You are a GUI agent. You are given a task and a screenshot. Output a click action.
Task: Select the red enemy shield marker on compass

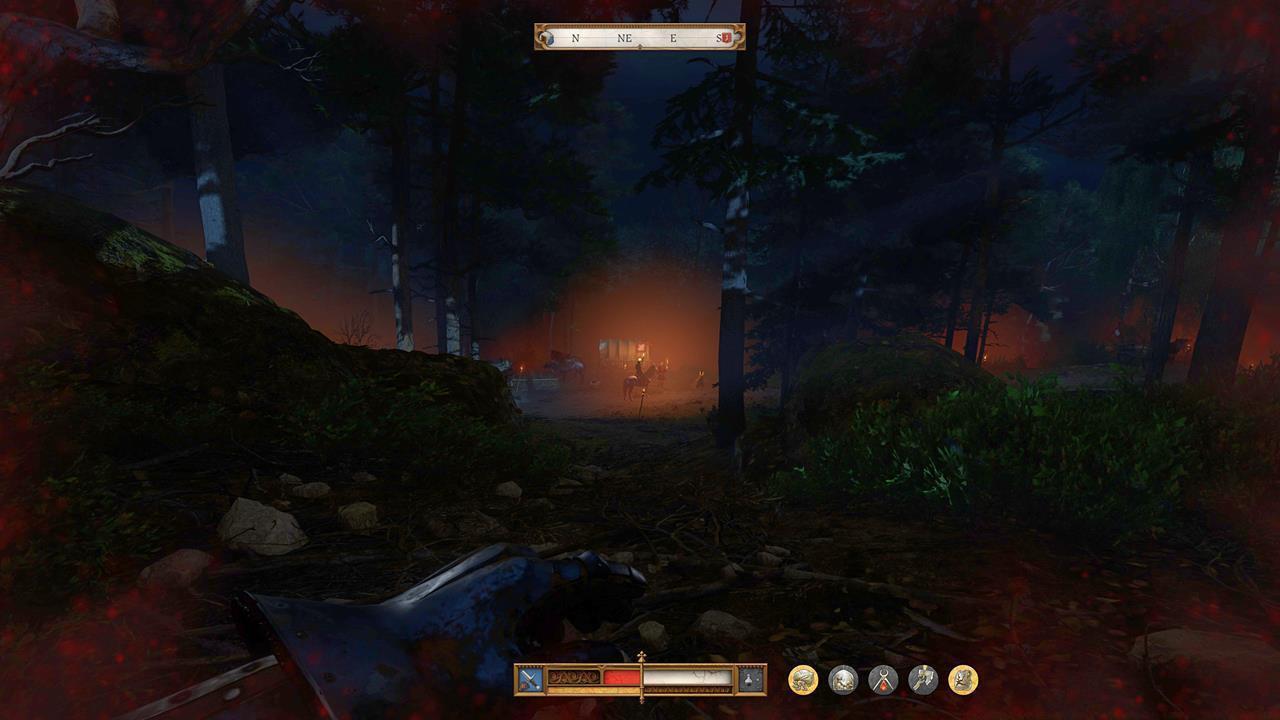click(x=727, y=38)
